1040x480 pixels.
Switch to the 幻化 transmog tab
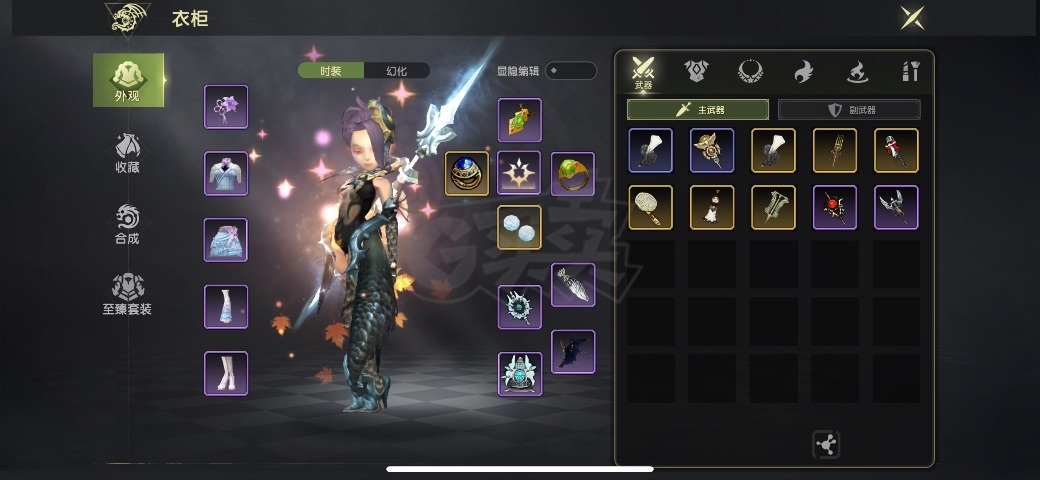[x=397, y=71]
